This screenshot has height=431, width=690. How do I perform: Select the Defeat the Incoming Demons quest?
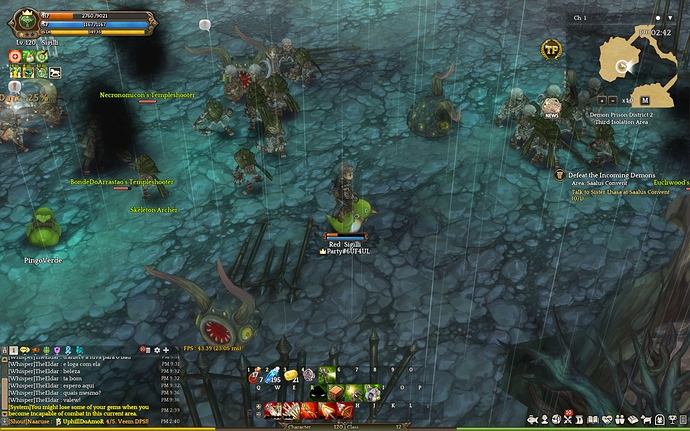[611, 175]
